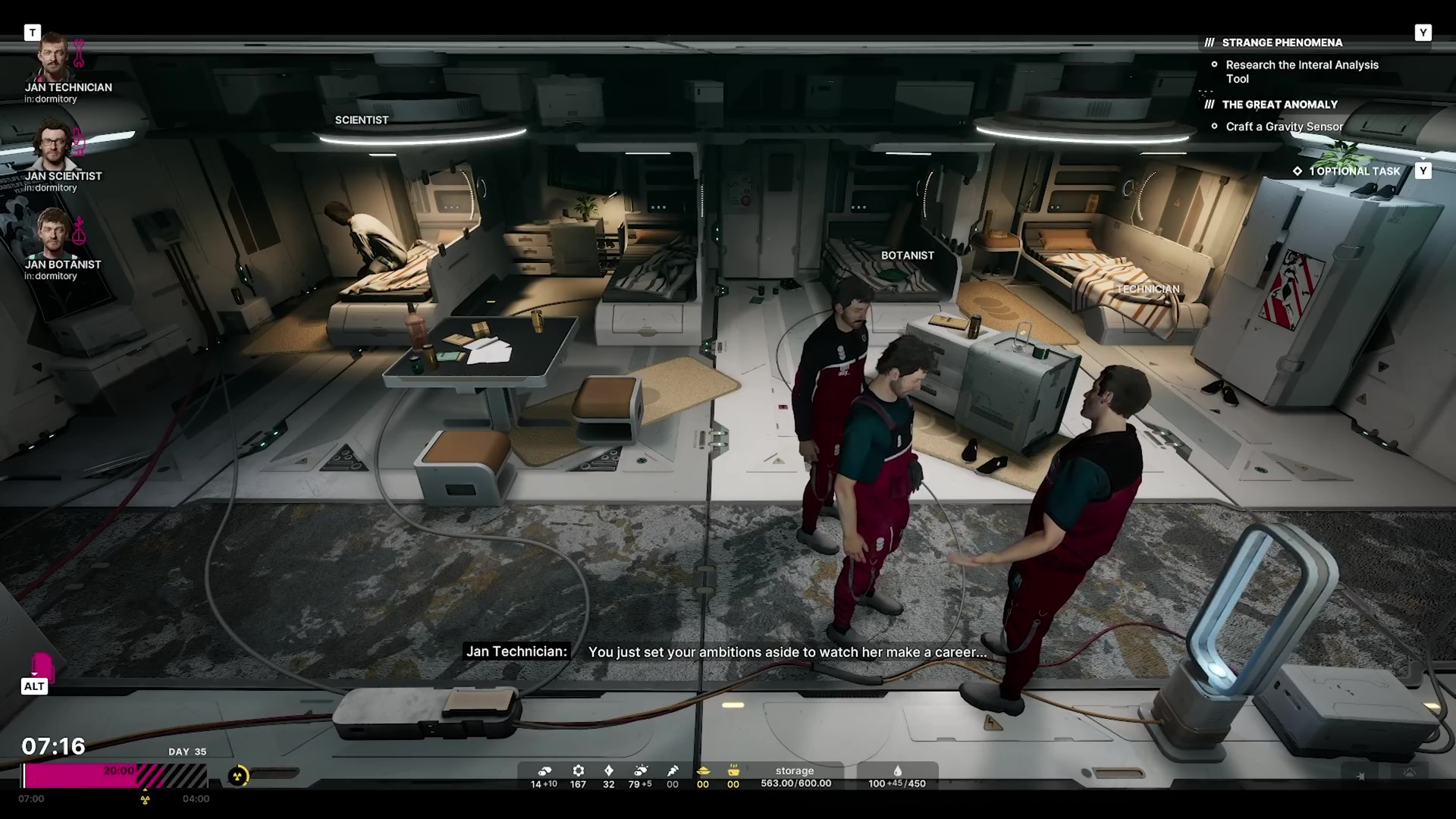The height and width of the screenshot is (819, 1456).
Task: Click the Technician bed label
Action: tap(1147, 289)
